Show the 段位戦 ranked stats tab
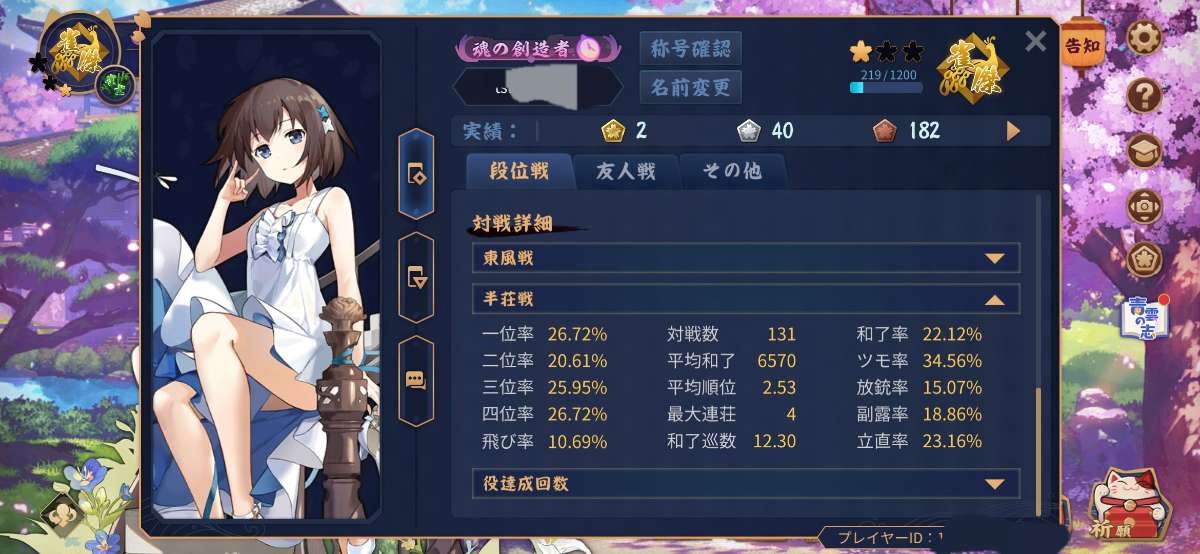 tap(519, 171)
